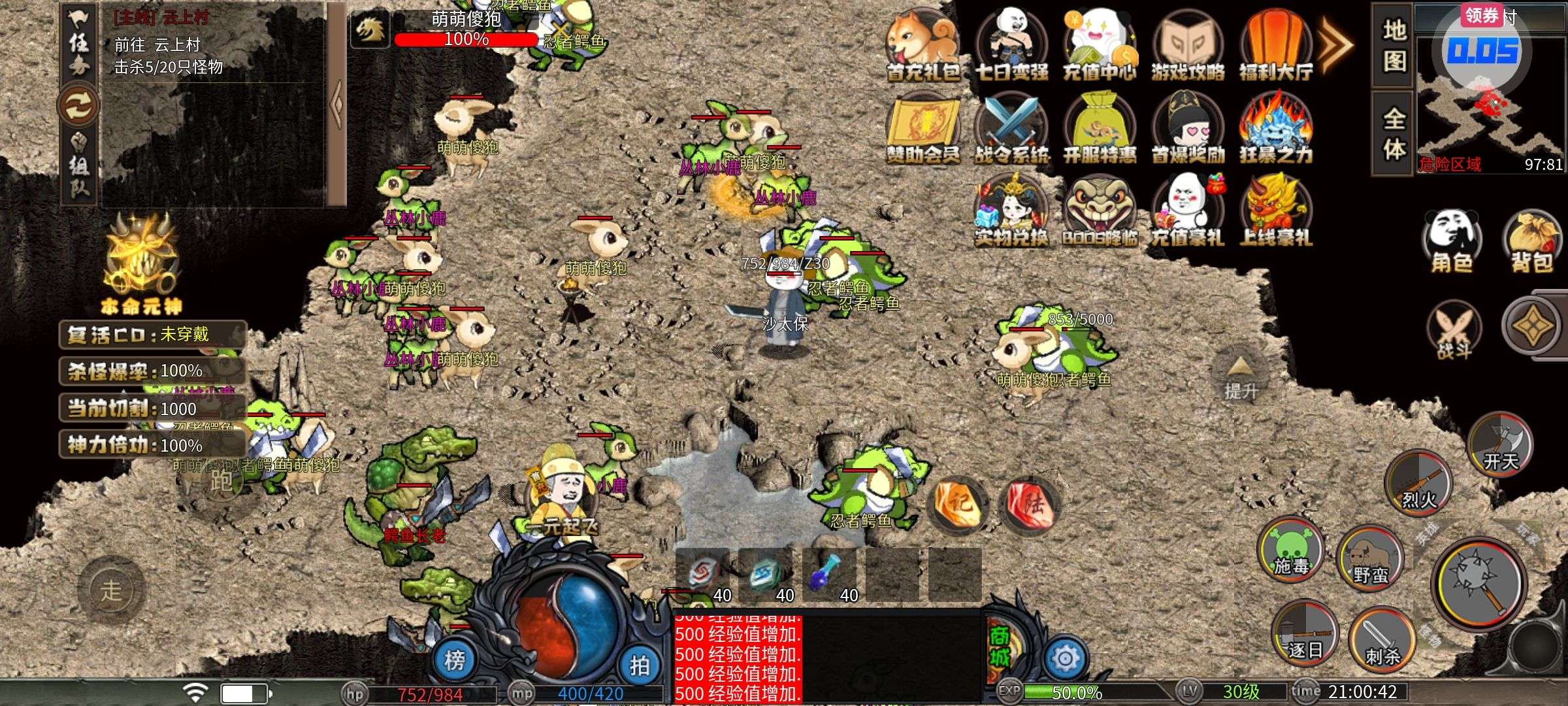Open the 背包 backpack bag

tap(1531, 242)
